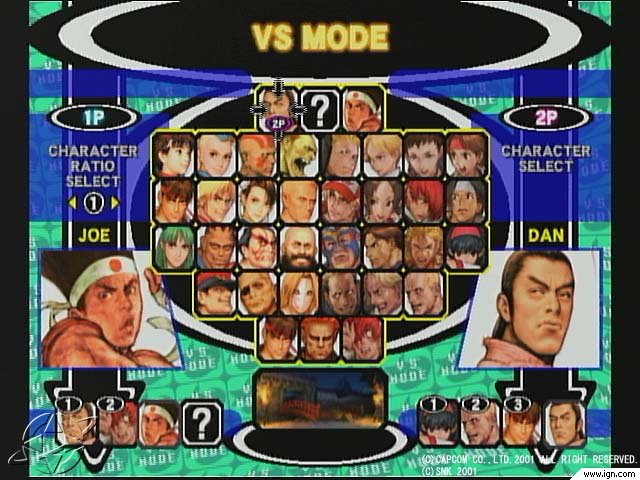Choose the random question-mark box between Dan and Joe
The image size is (640, 480).
tap(318, 109)
